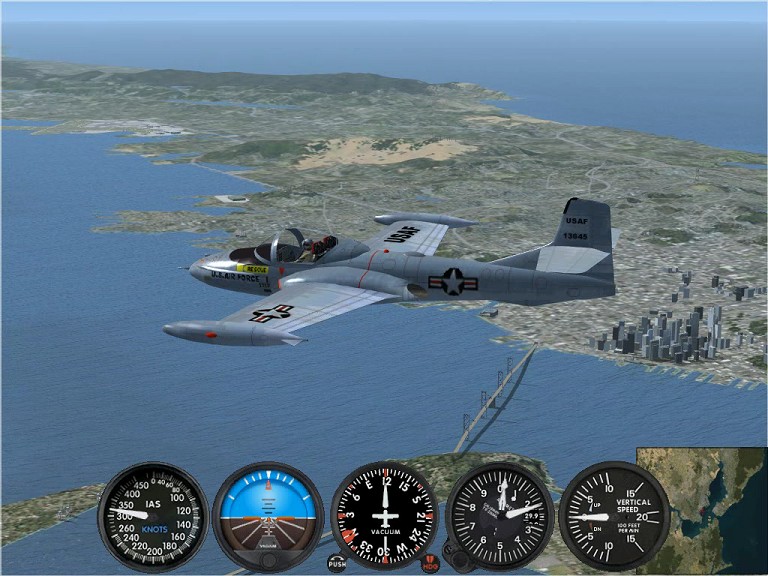Adjust the red HDG bug knob
This screenshot has height=576, width=768.
point(430,563)
